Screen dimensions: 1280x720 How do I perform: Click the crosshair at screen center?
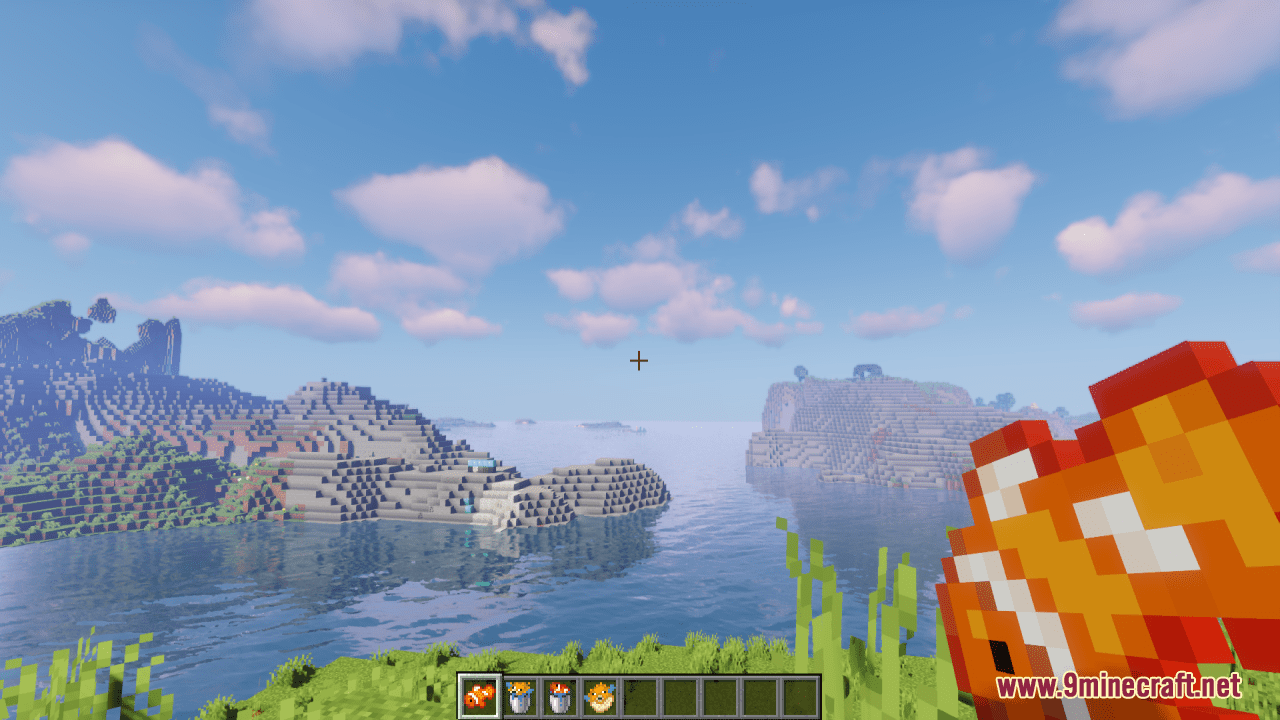(637, 360)
